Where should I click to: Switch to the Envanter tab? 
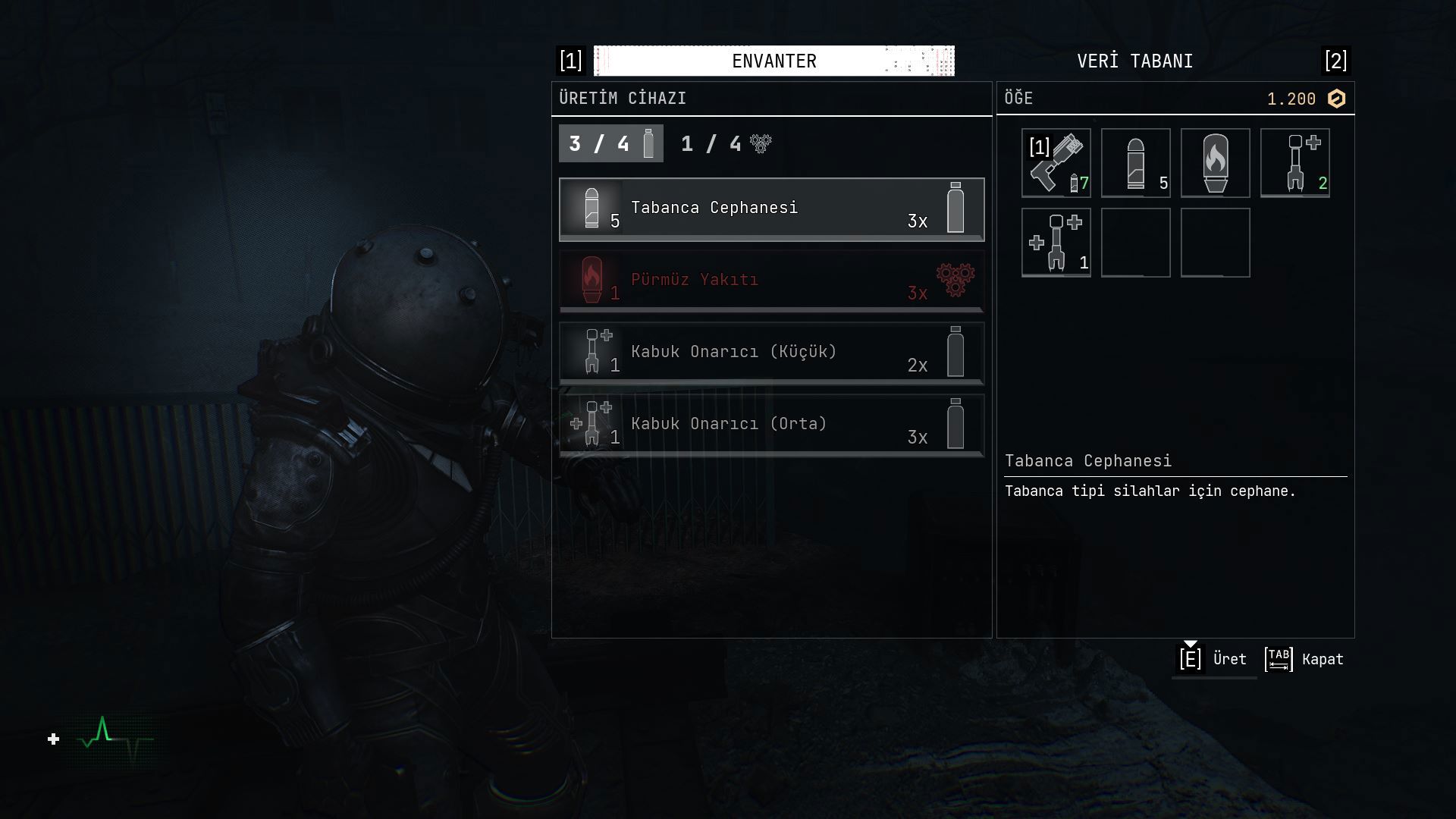point(773,61)
